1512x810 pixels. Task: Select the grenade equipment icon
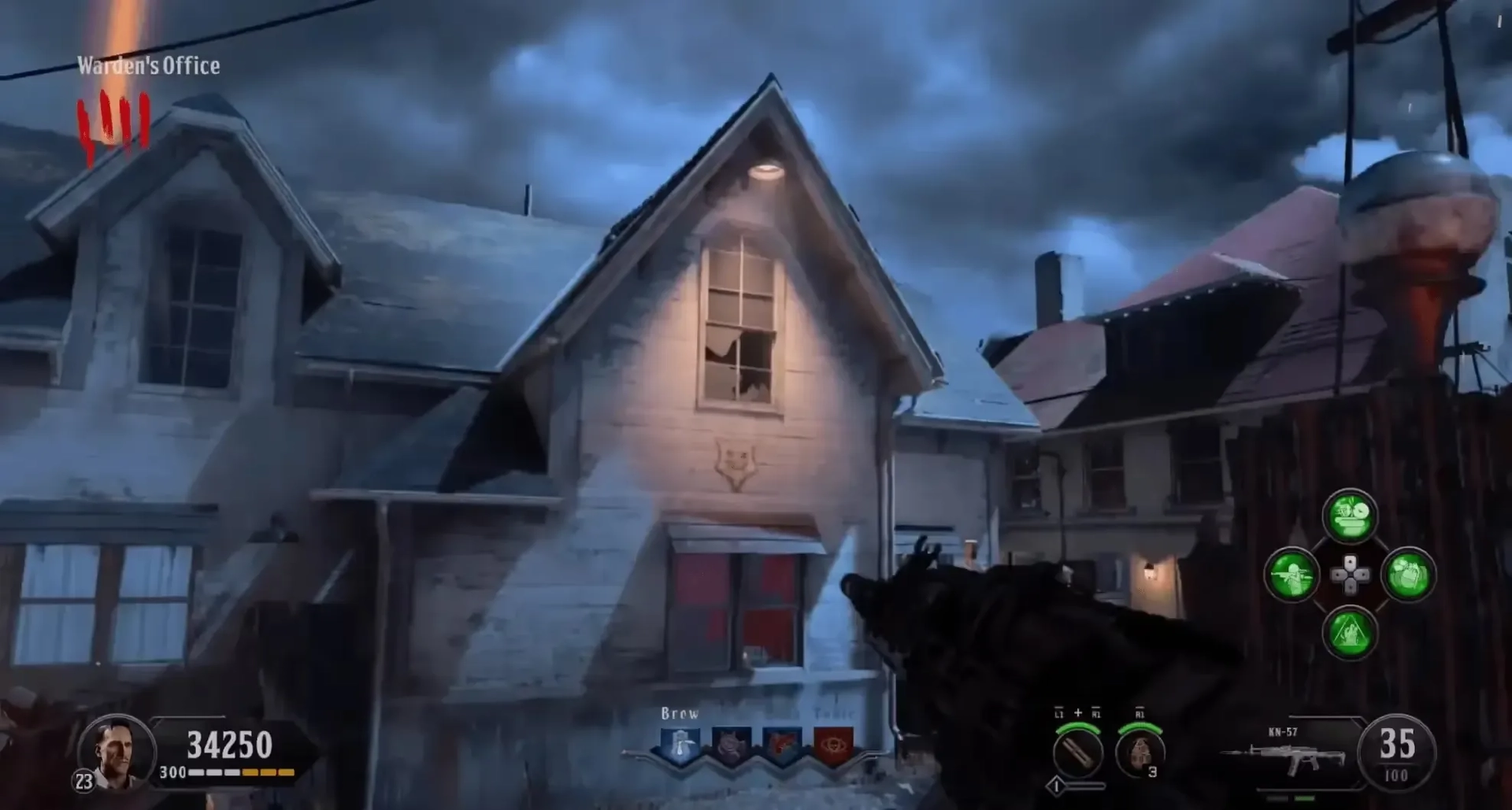[1139, 753]
